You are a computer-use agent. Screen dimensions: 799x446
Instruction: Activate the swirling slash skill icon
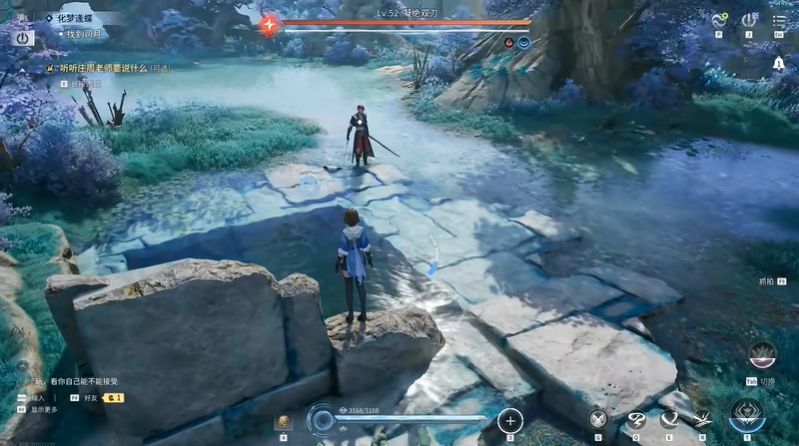[634, 420]
